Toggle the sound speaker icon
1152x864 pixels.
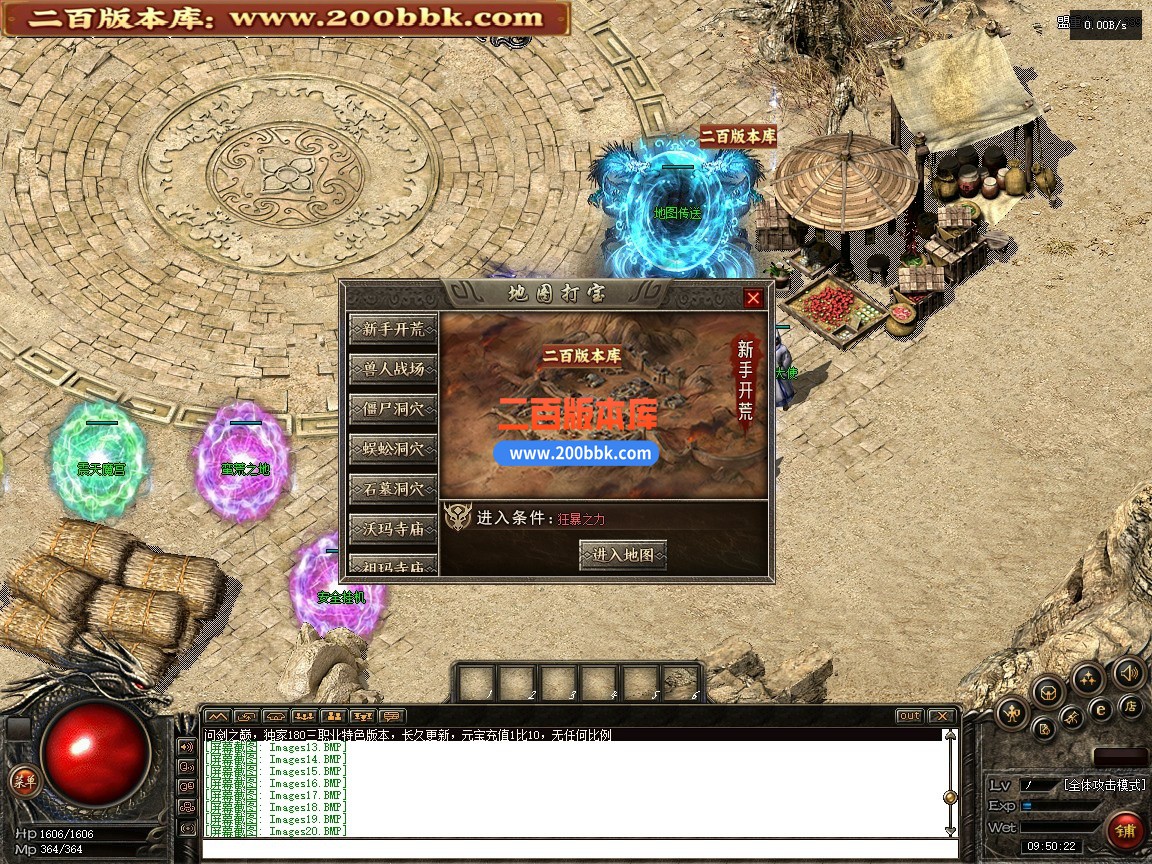point(1128,672)
